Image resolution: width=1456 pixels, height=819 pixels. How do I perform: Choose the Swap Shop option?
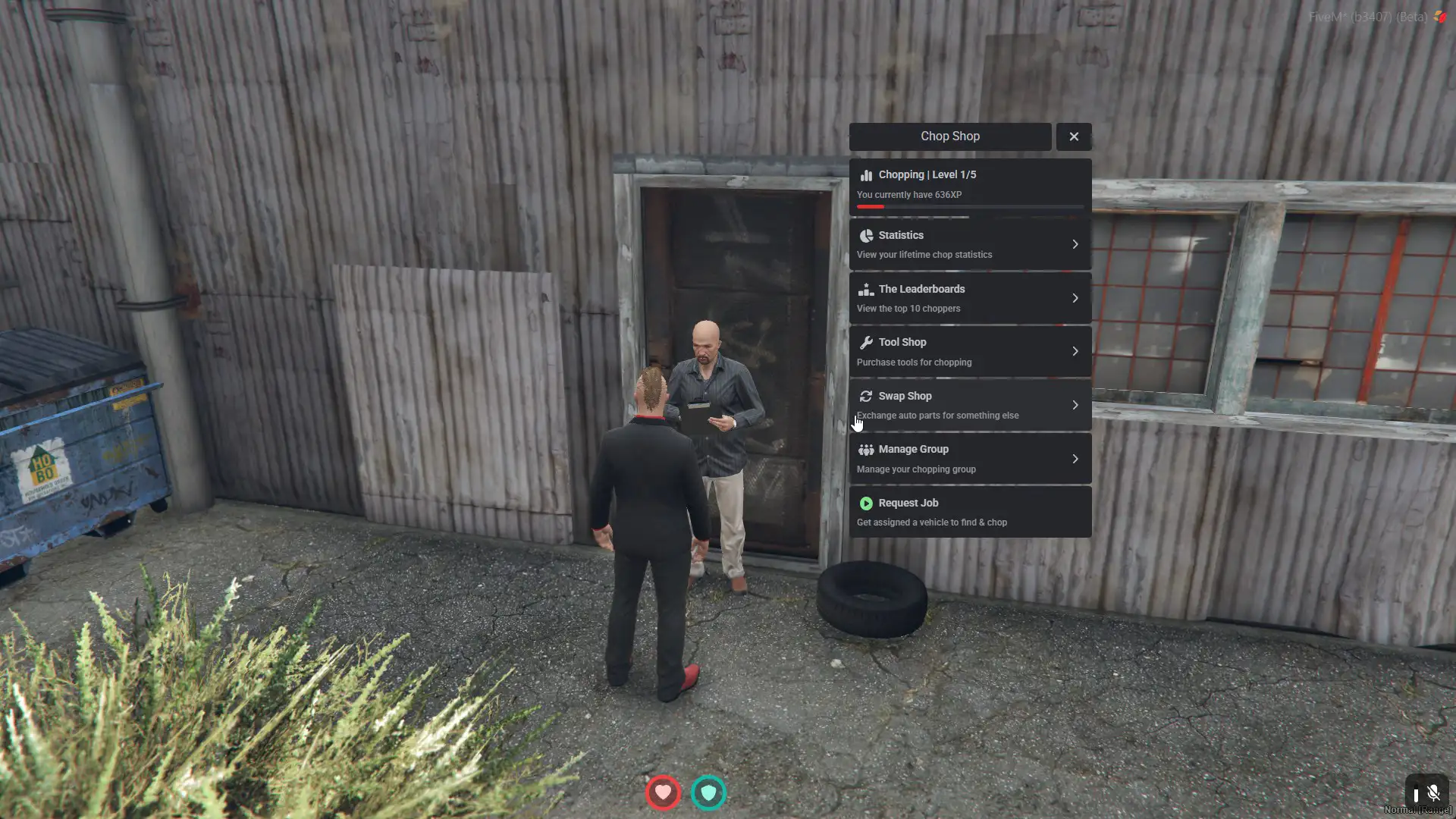969,405
